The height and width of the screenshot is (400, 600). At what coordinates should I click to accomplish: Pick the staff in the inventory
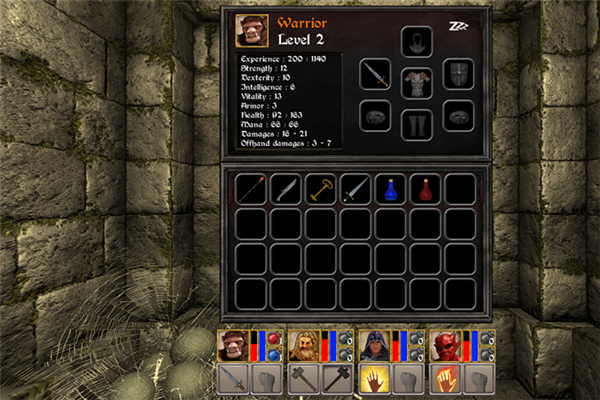click(251, 188)
